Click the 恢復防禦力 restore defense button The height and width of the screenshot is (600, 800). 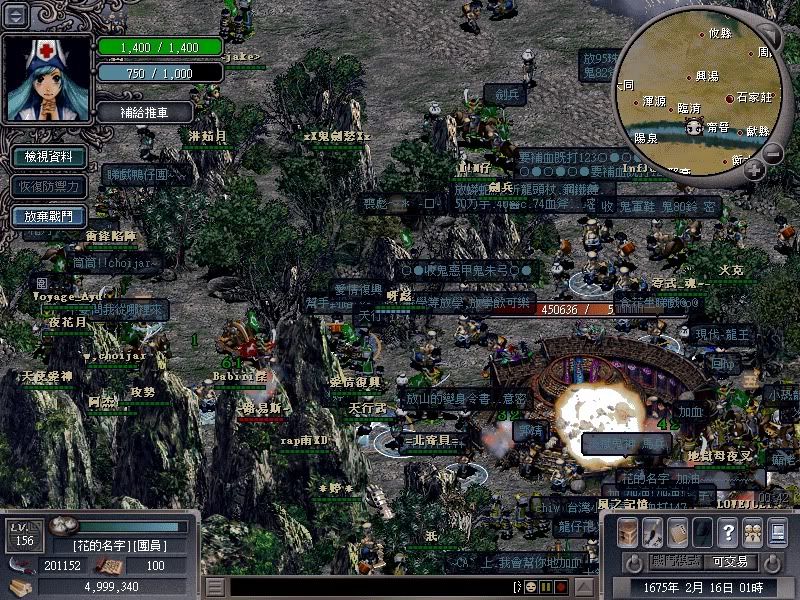point(48,186)
